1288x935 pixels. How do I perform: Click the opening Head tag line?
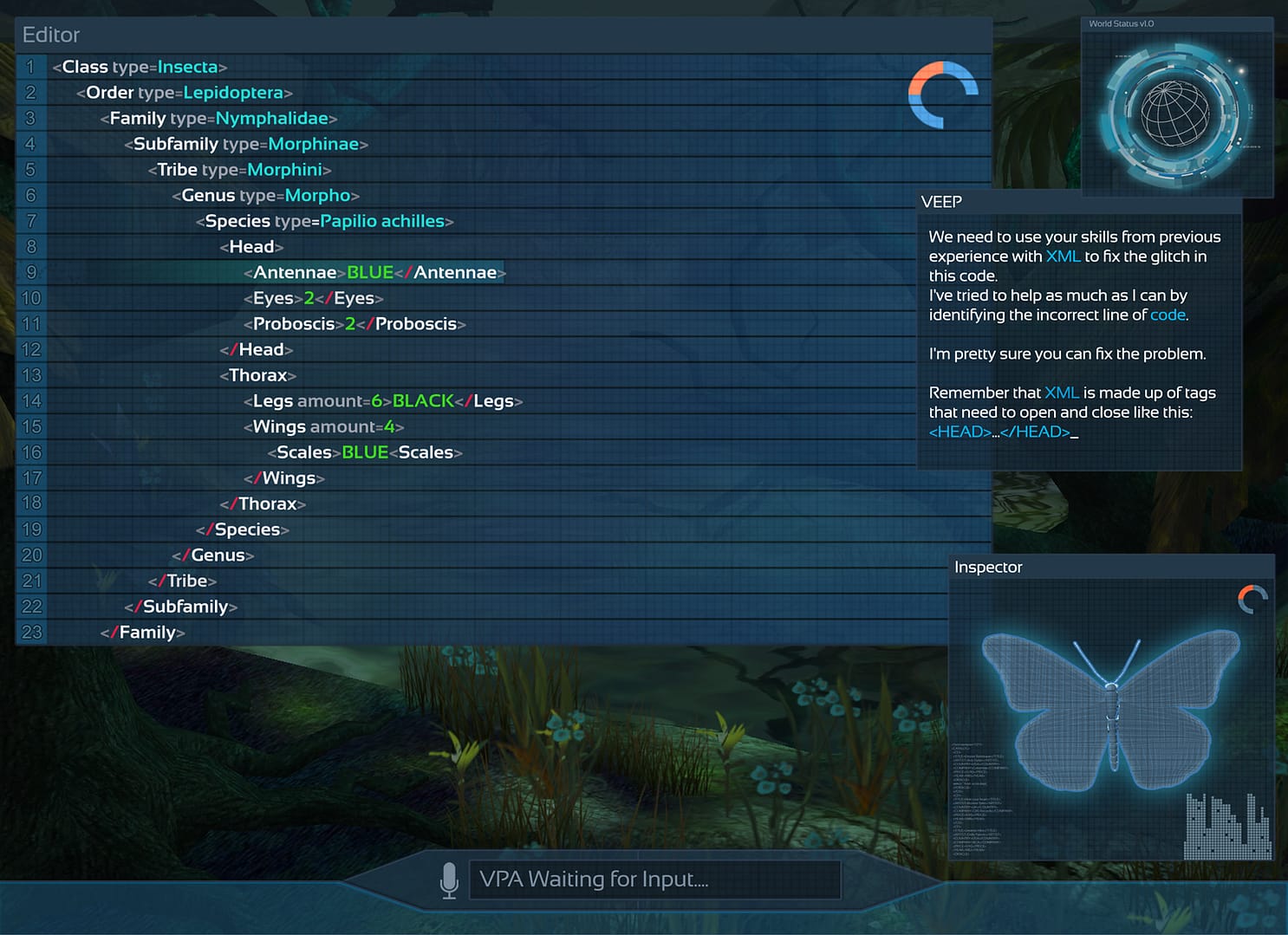click(251, 247)
